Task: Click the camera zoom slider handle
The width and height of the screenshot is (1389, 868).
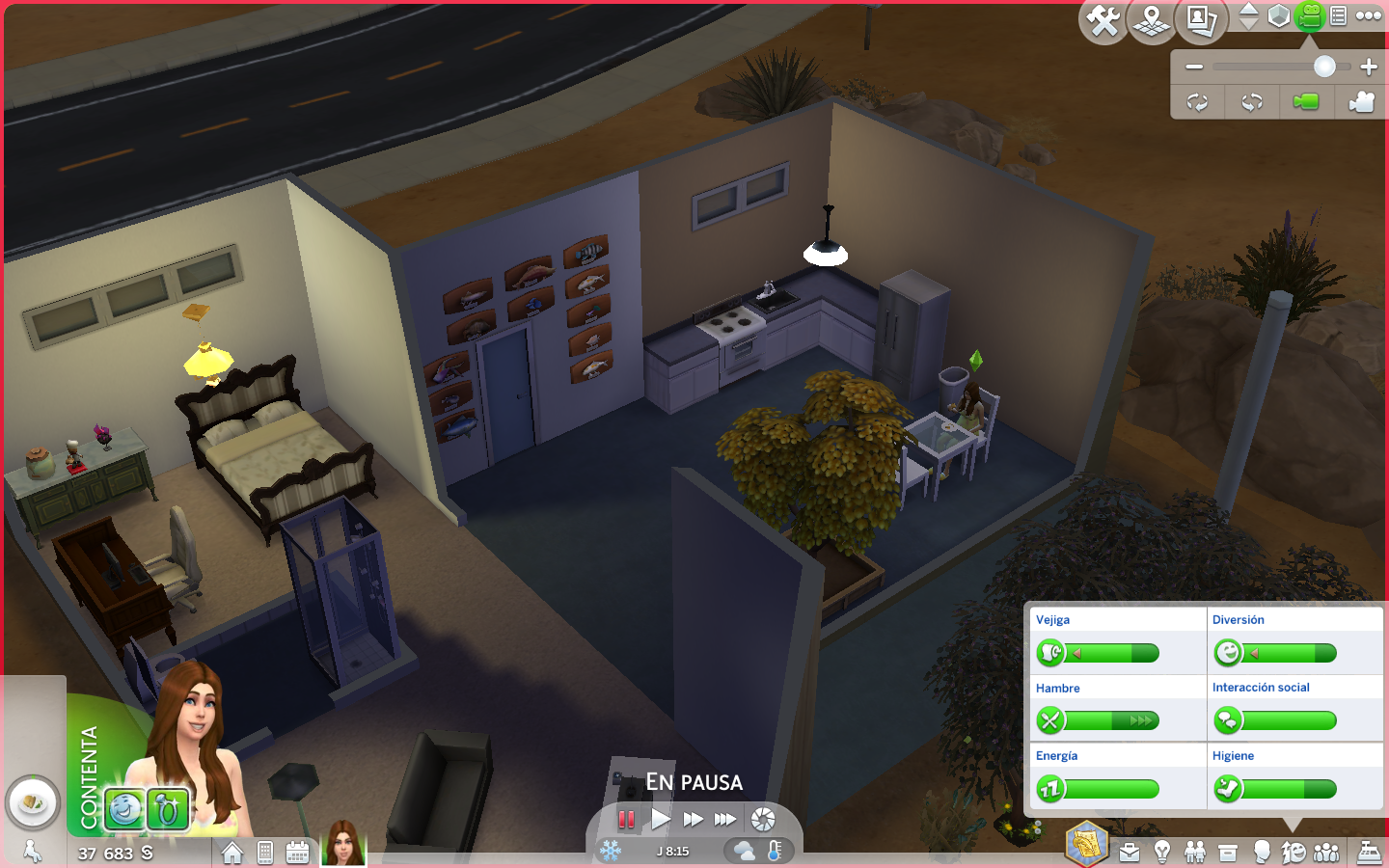Action: pos(1324,67)
